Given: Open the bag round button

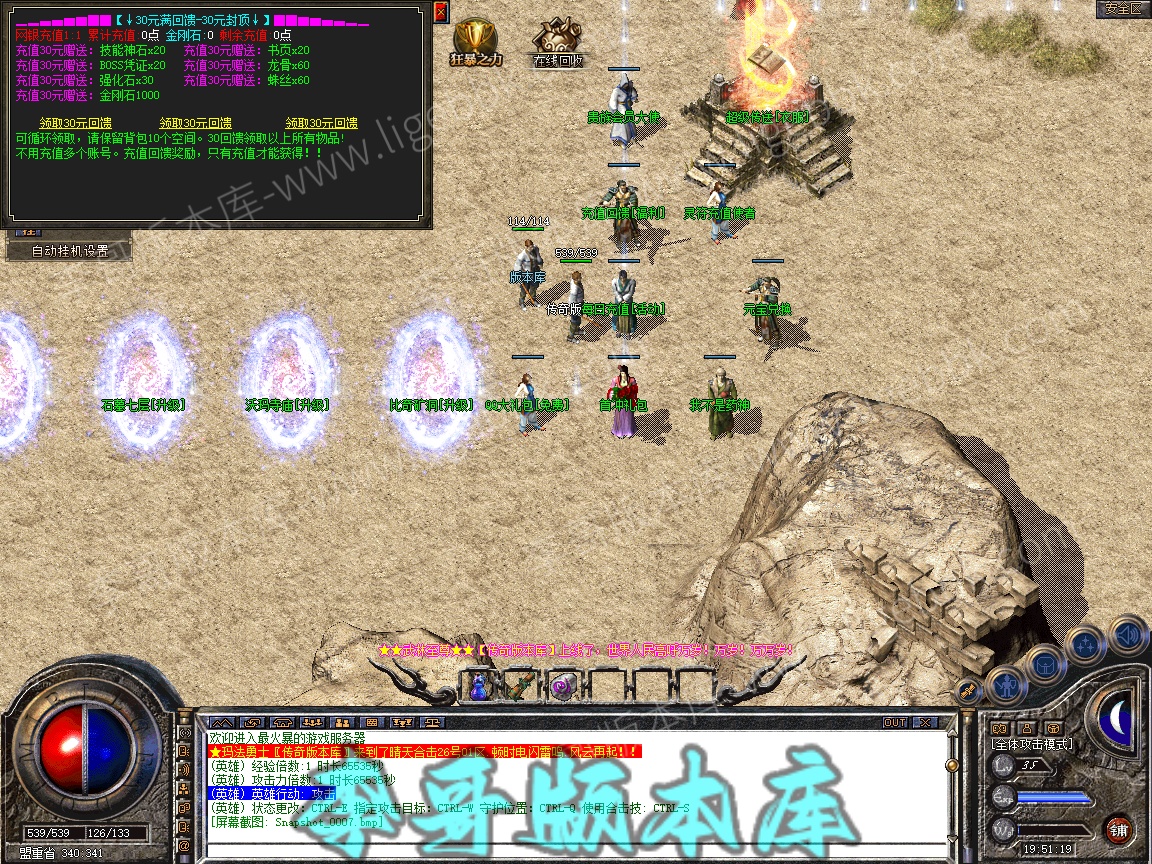Looking at the screenshot, I should click(x=1045, y=663).
